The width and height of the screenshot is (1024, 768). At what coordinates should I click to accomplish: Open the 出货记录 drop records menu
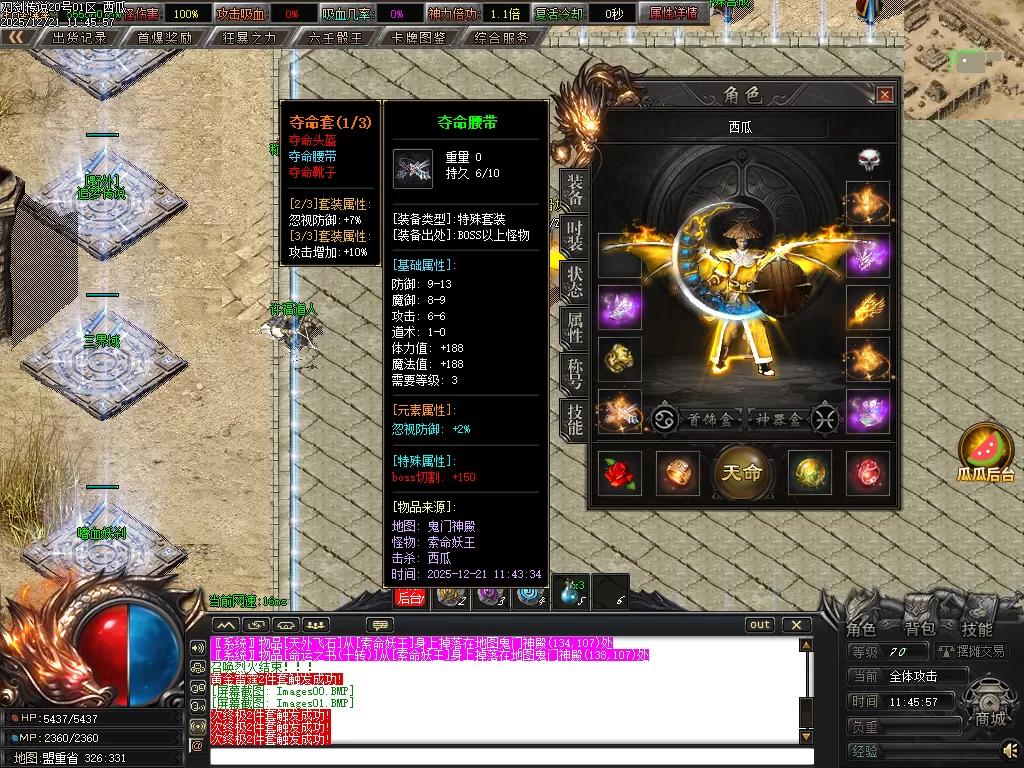pyautogui.click(x=79, y=38)
